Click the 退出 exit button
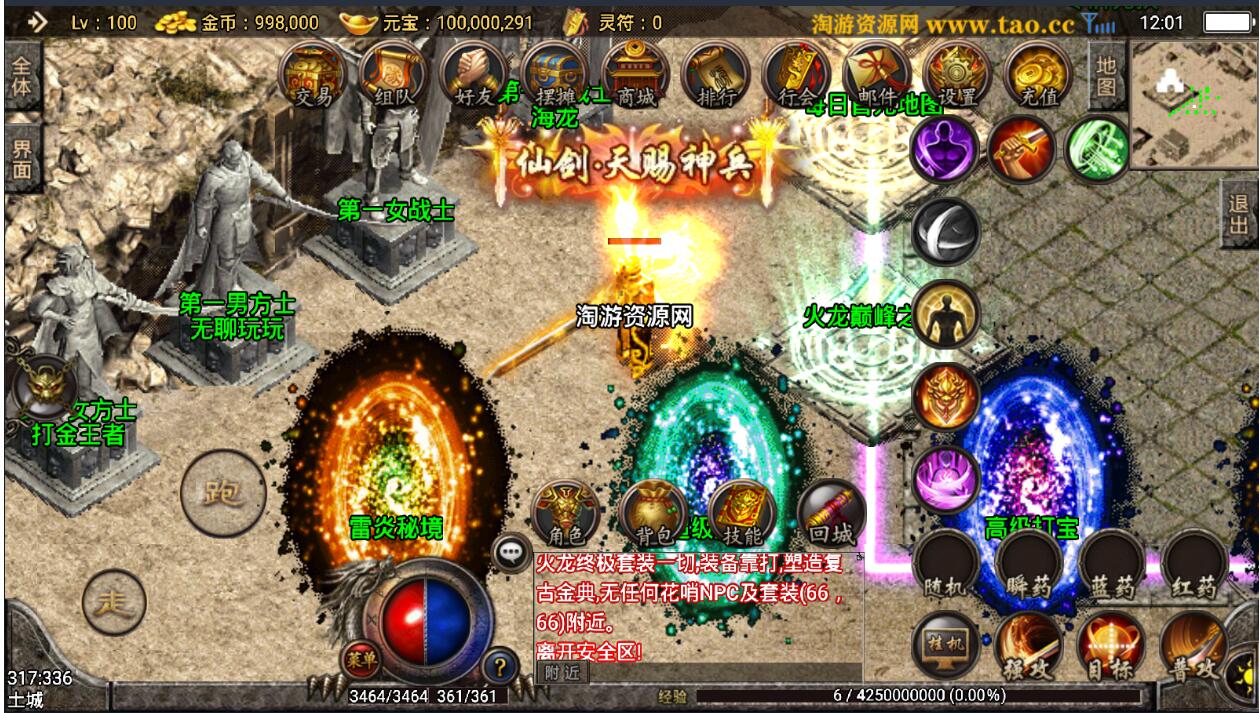1259x713 pixels. coord(1239,217)
